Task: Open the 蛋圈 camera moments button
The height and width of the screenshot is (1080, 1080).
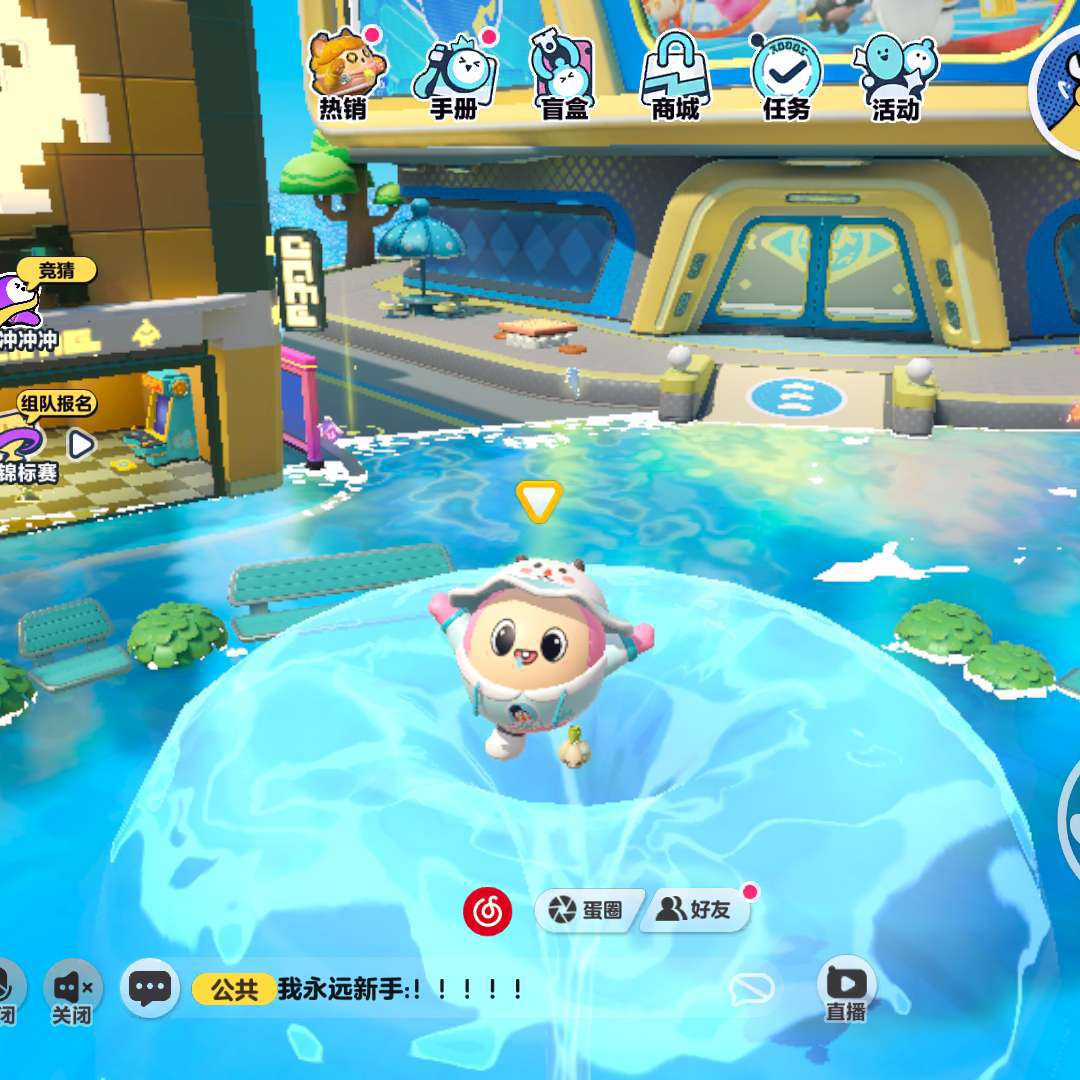Action: point(587,910)
